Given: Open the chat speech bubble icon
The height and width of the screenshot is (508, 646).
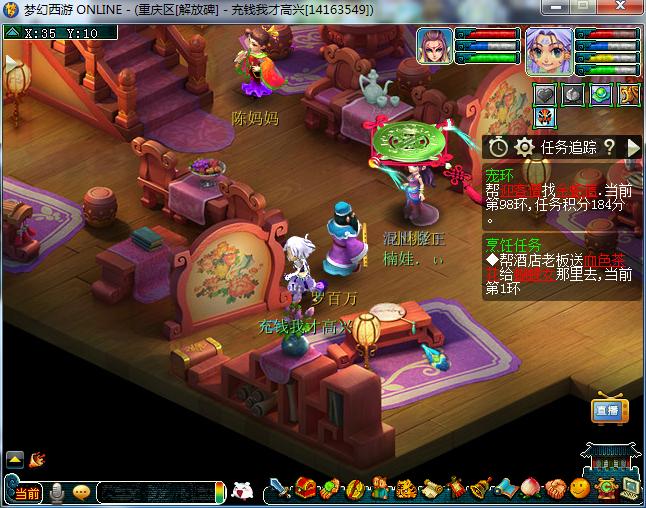Looking at the screenshot, I should coord(81,491).
